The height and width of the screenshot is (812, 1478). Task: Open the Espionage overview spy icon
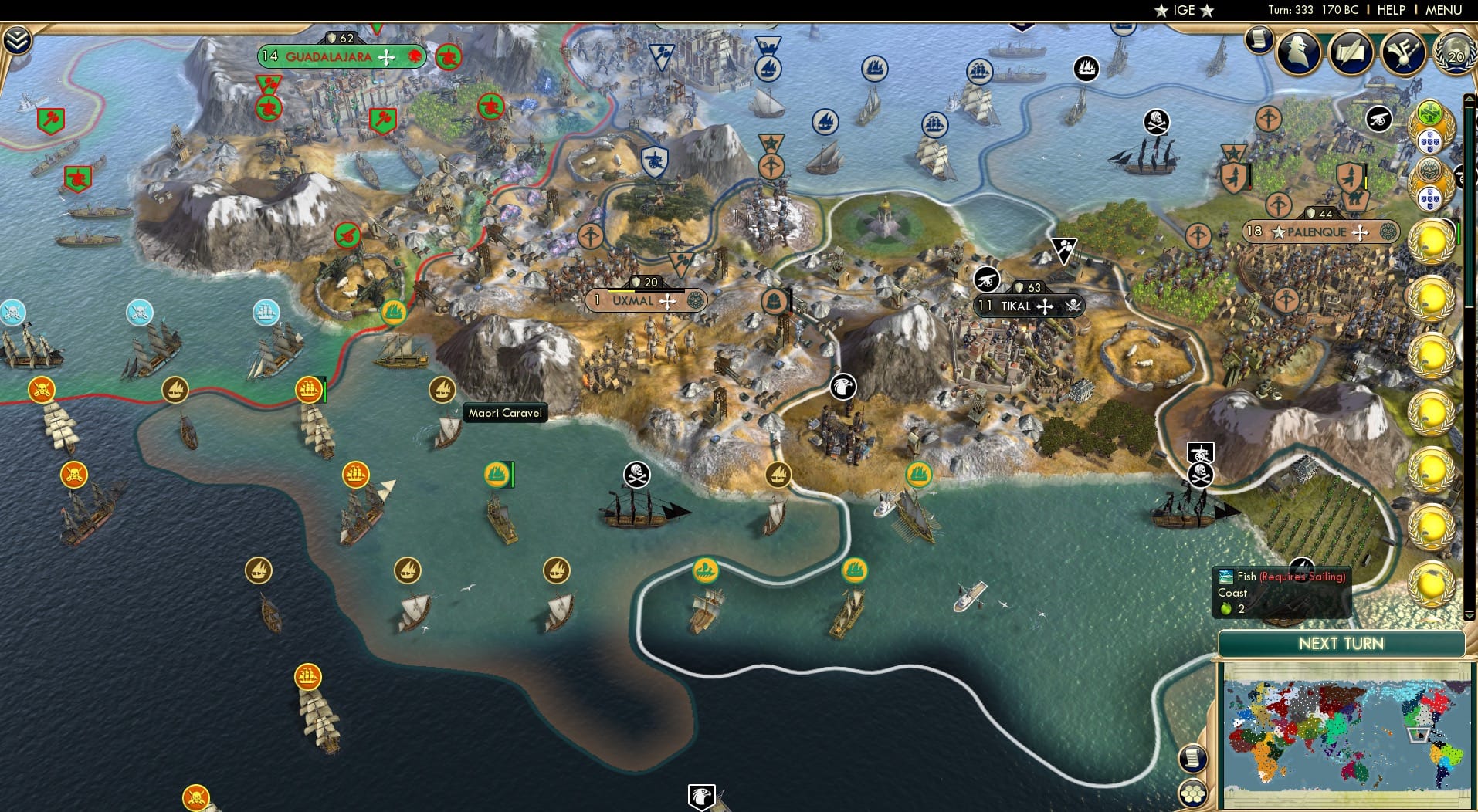(x=1300, y=52)
